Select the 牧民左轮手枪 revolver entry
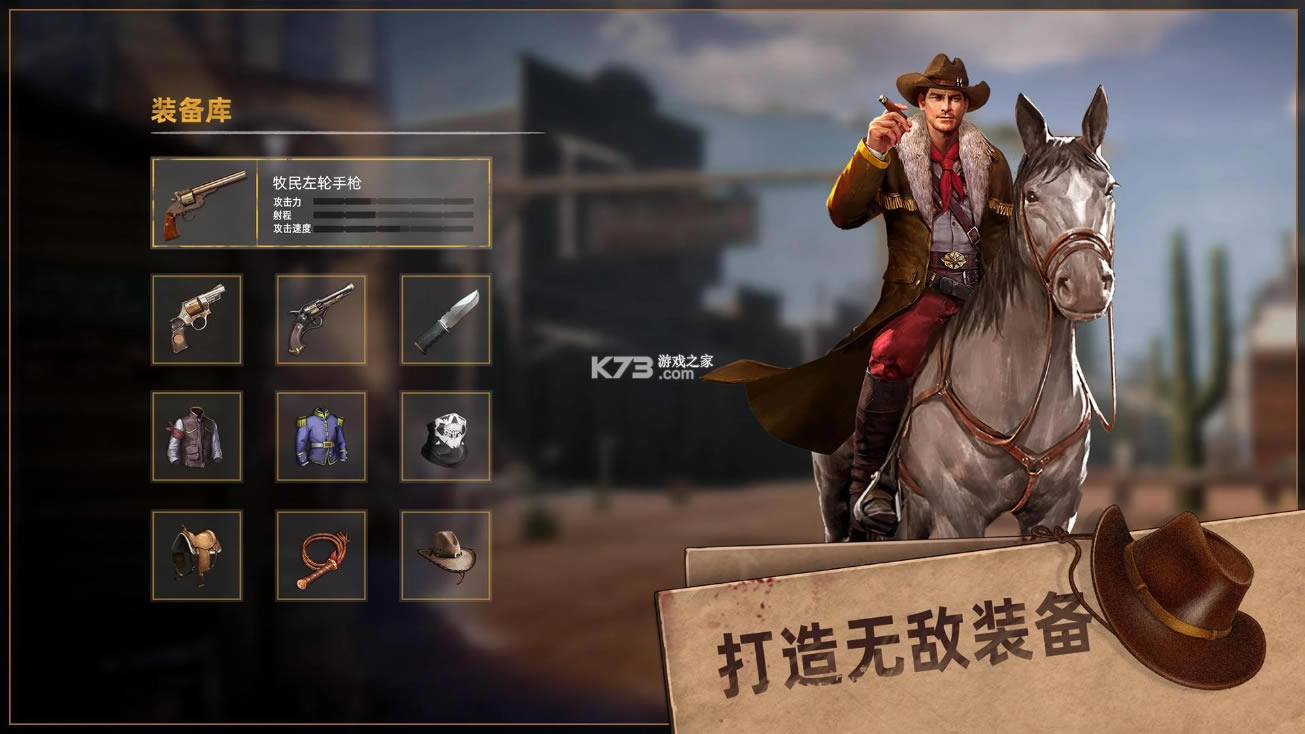1305x734 pixels. point(320,202)
